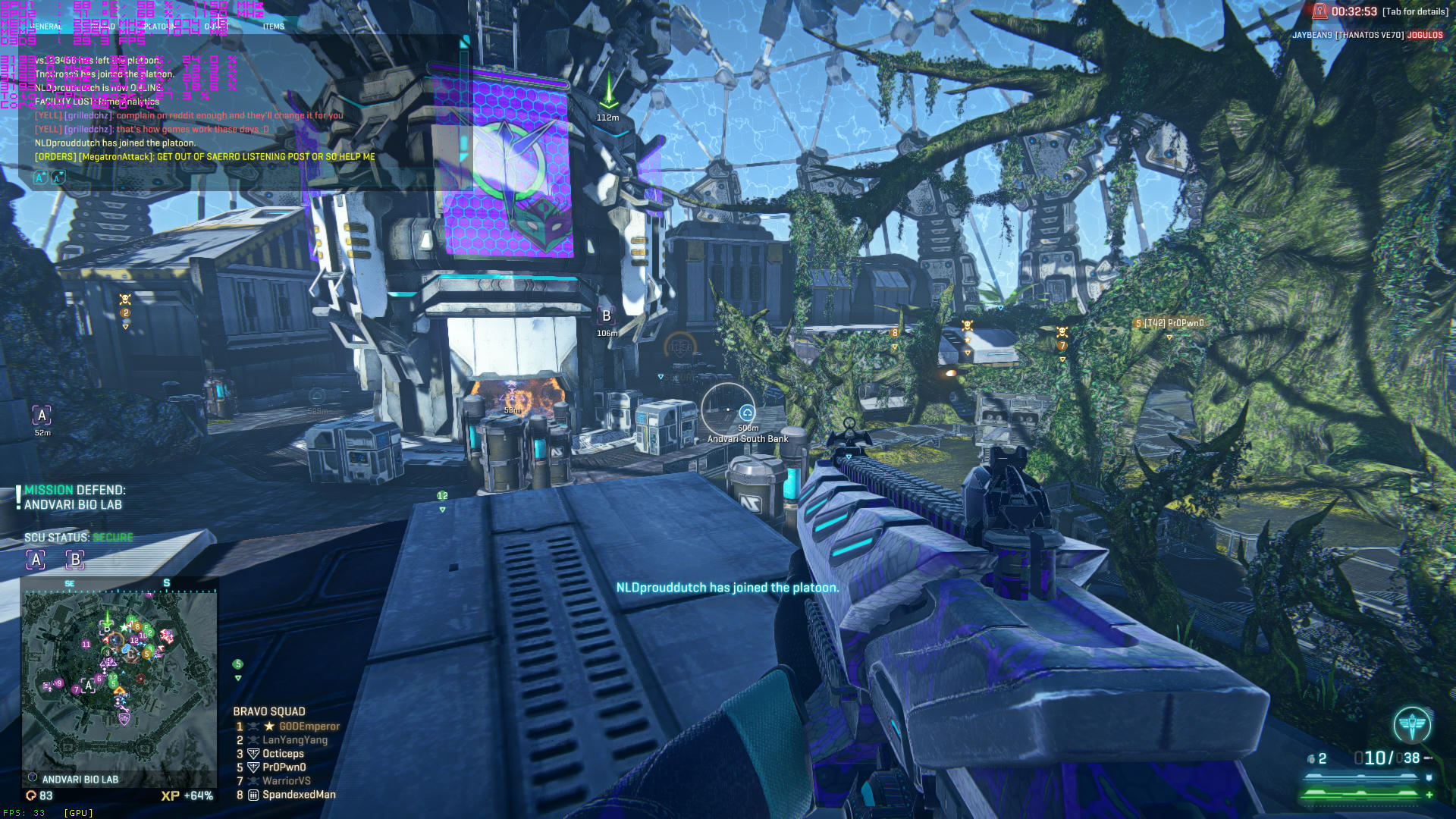Click the Heavy Assault icon beside LanYangYang
The height and width of the screenshot is (819, 1456).
pyautogui.click(x=253, y=739)
